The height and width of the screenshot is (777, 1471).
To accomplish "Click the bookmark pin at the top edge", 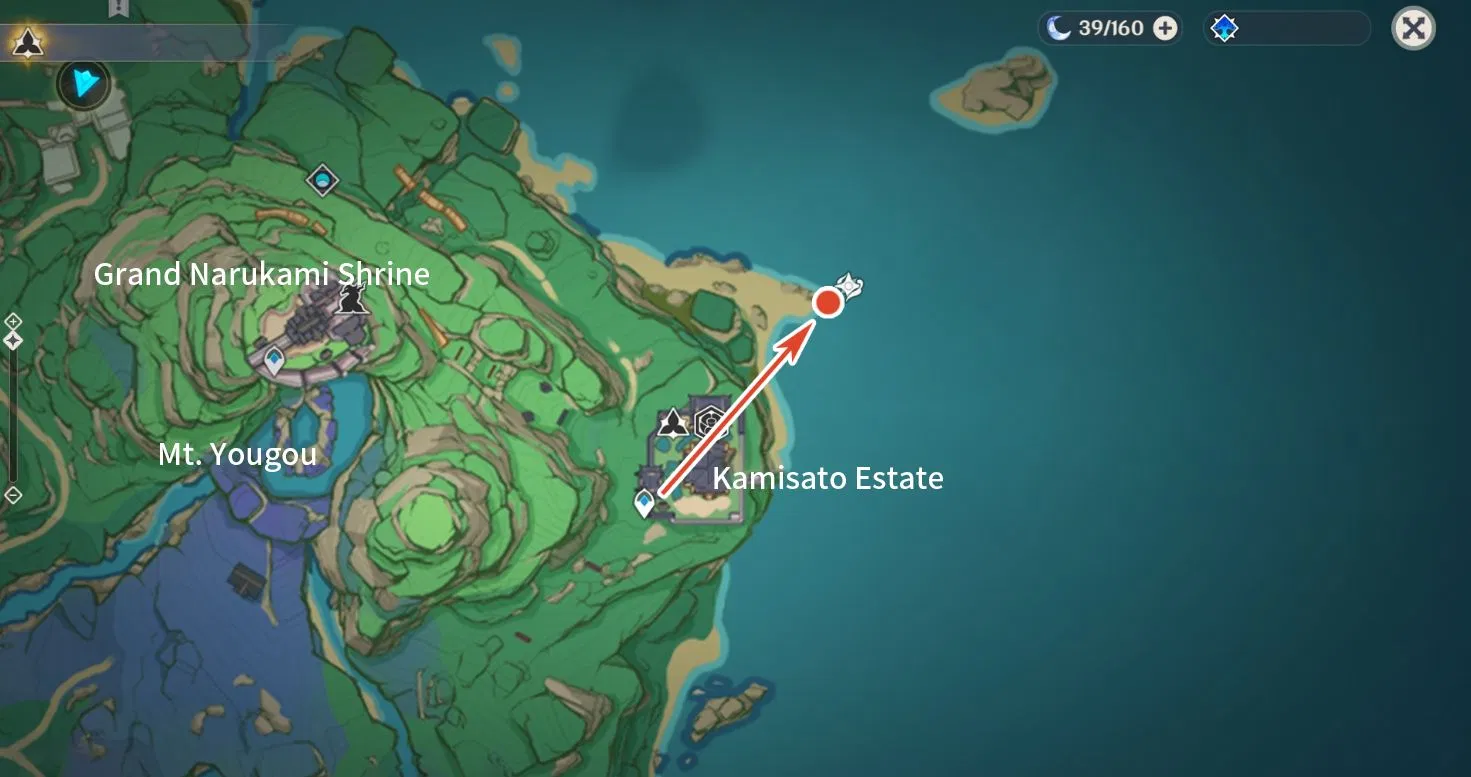I will coord(117,8).
